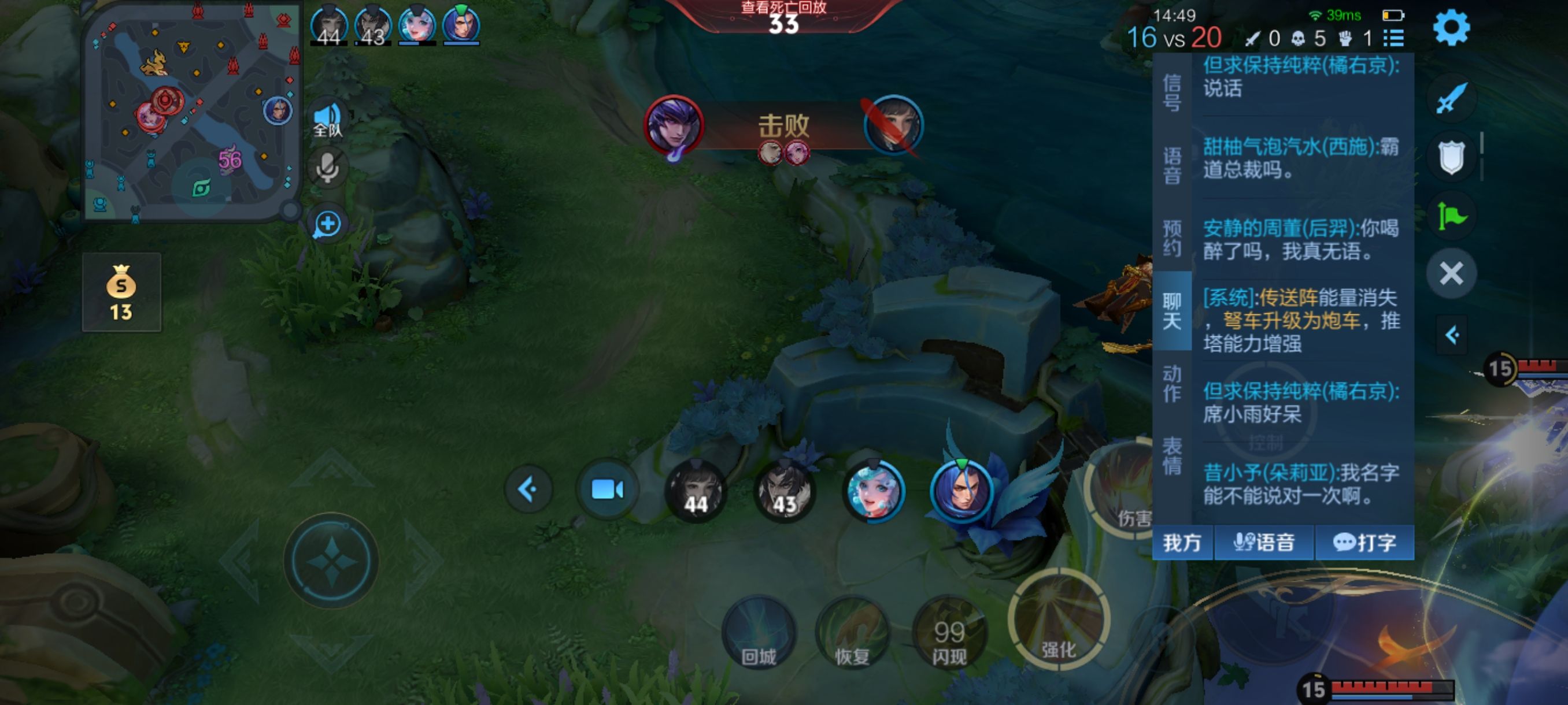The image size is (1568, 705).
Task: Open the gold shop with 13 coins
Action: [121, 292]
